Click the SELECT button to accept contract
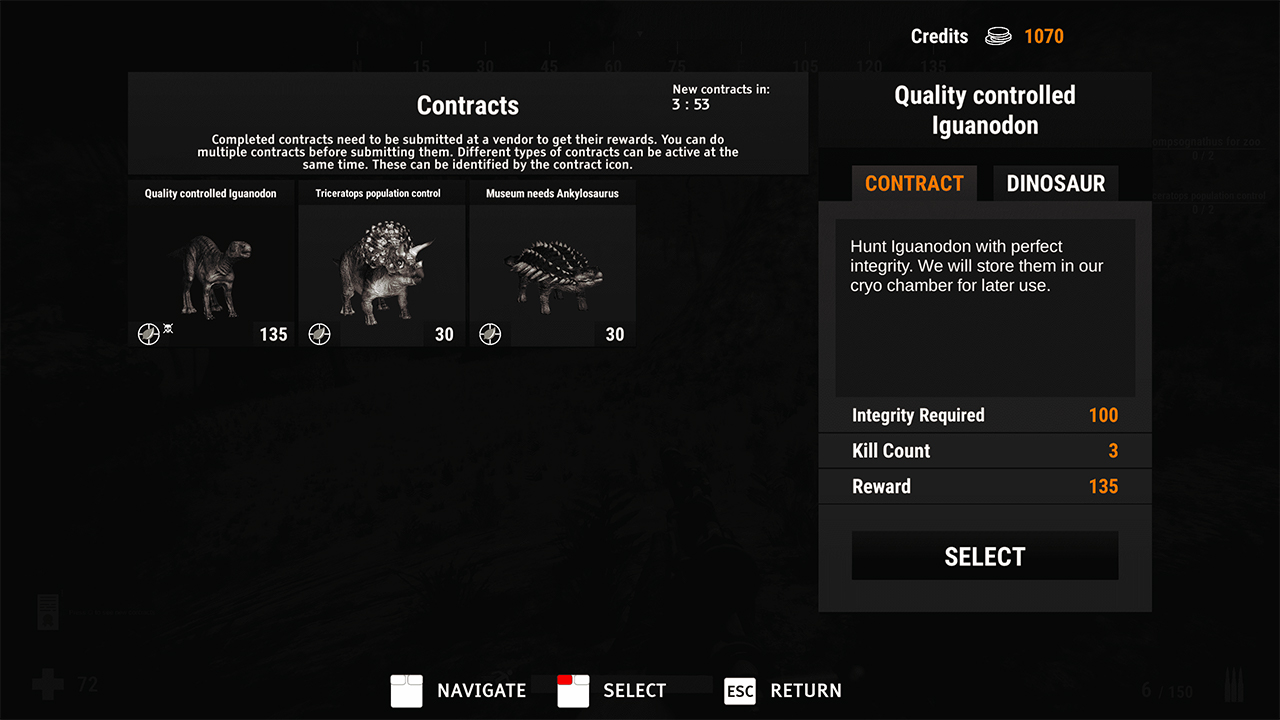 (x=984, y=556)
